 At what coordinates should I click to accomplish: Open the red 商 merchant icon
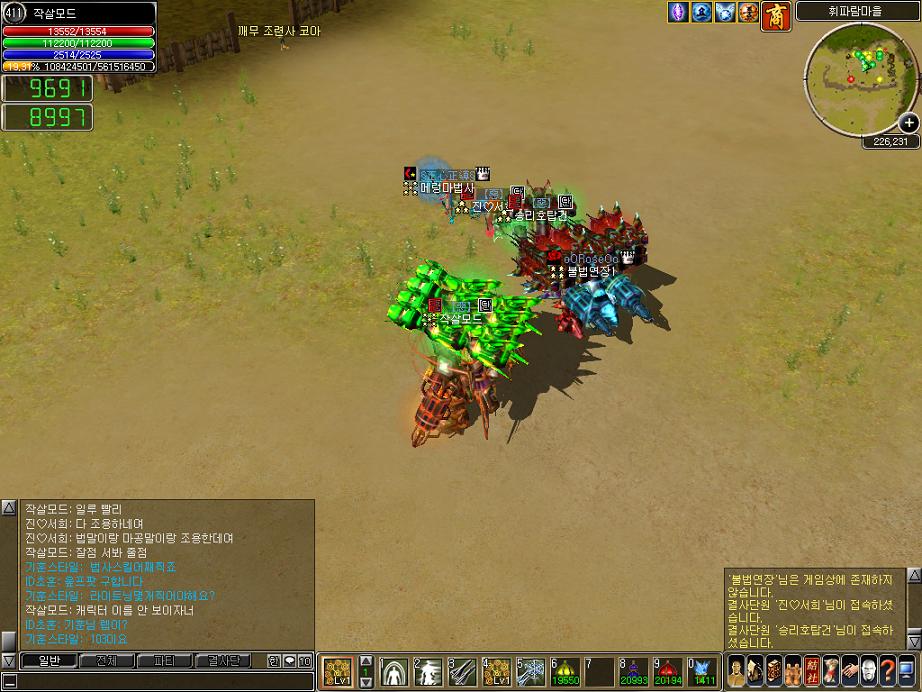(x=776, y=14)
